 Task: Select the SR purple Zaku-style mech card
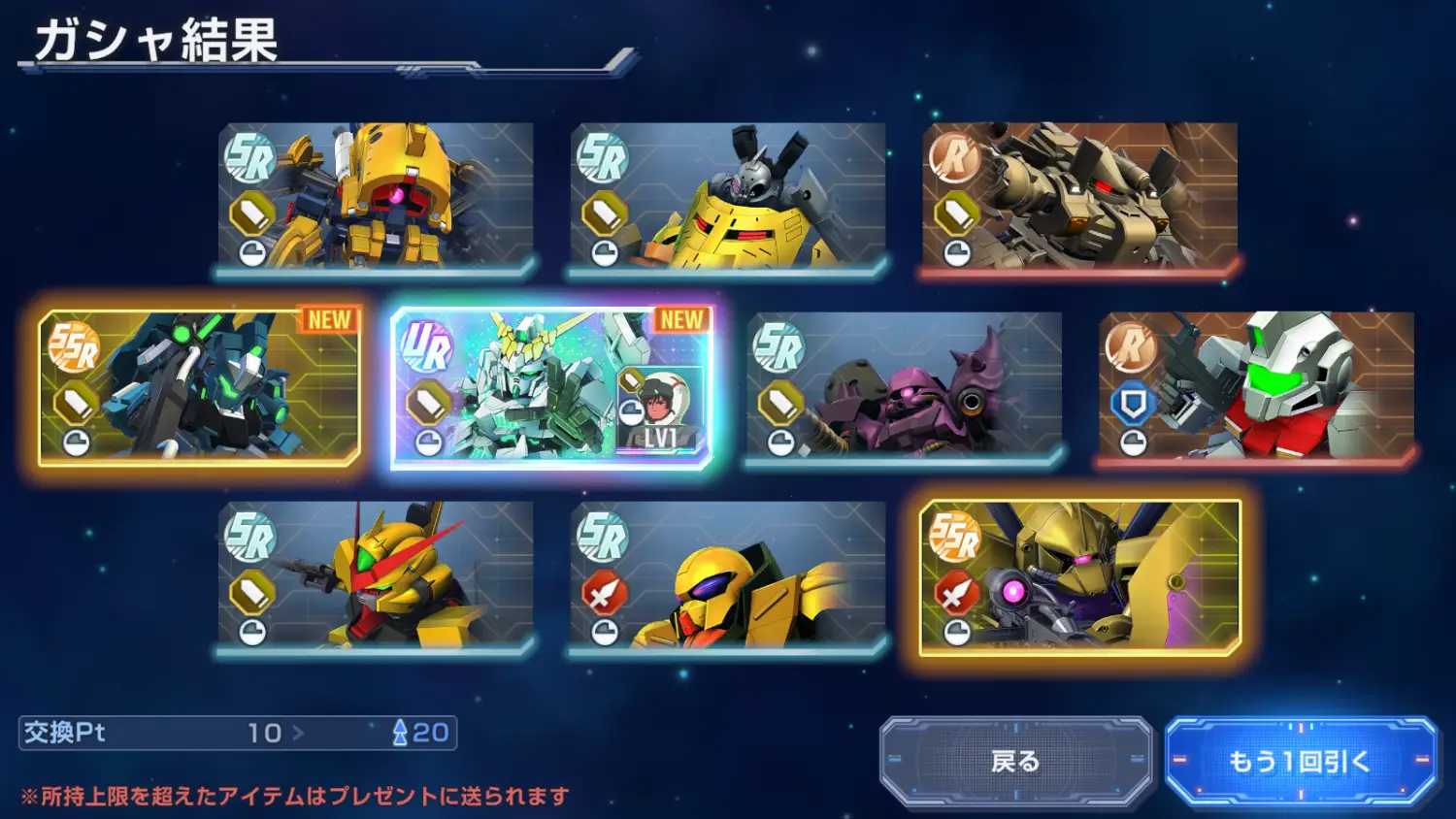(904, 386)
